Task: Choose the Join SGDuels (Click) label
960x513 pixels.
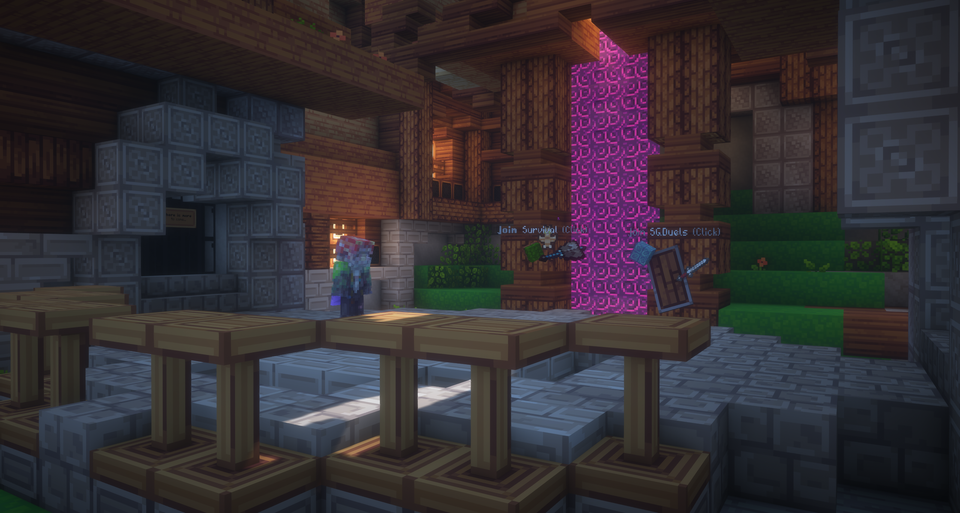Action: point(675,232)
